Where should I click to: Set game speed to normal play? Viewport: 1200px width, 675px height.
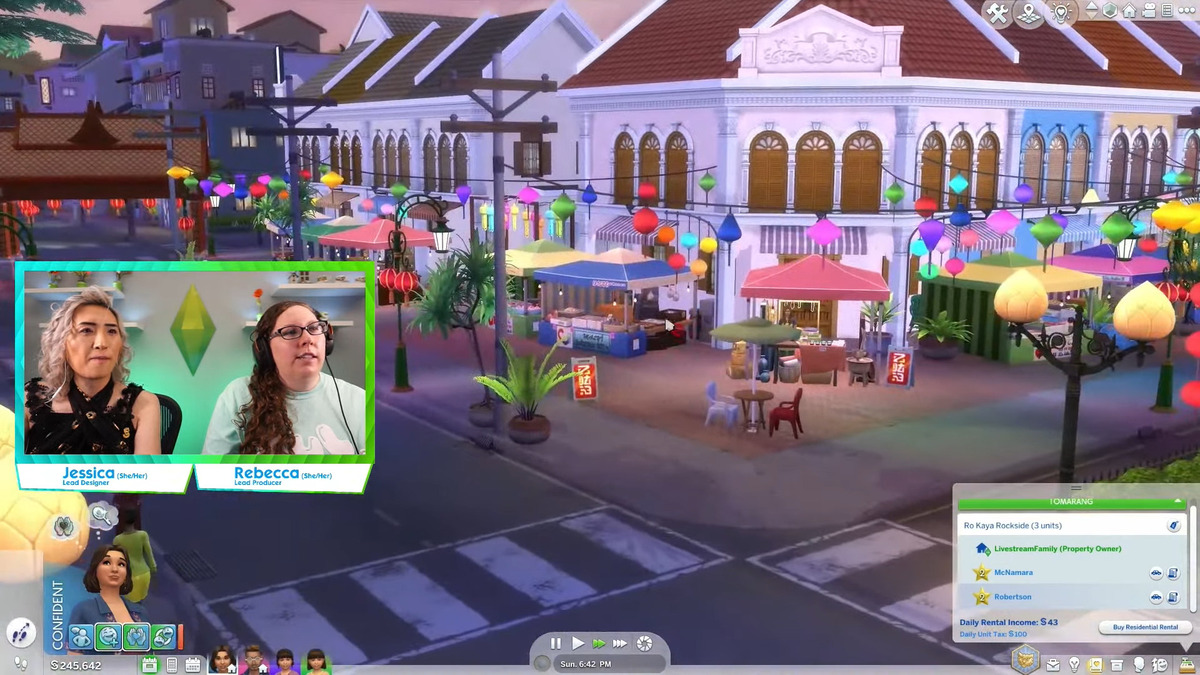pos(578,643)
